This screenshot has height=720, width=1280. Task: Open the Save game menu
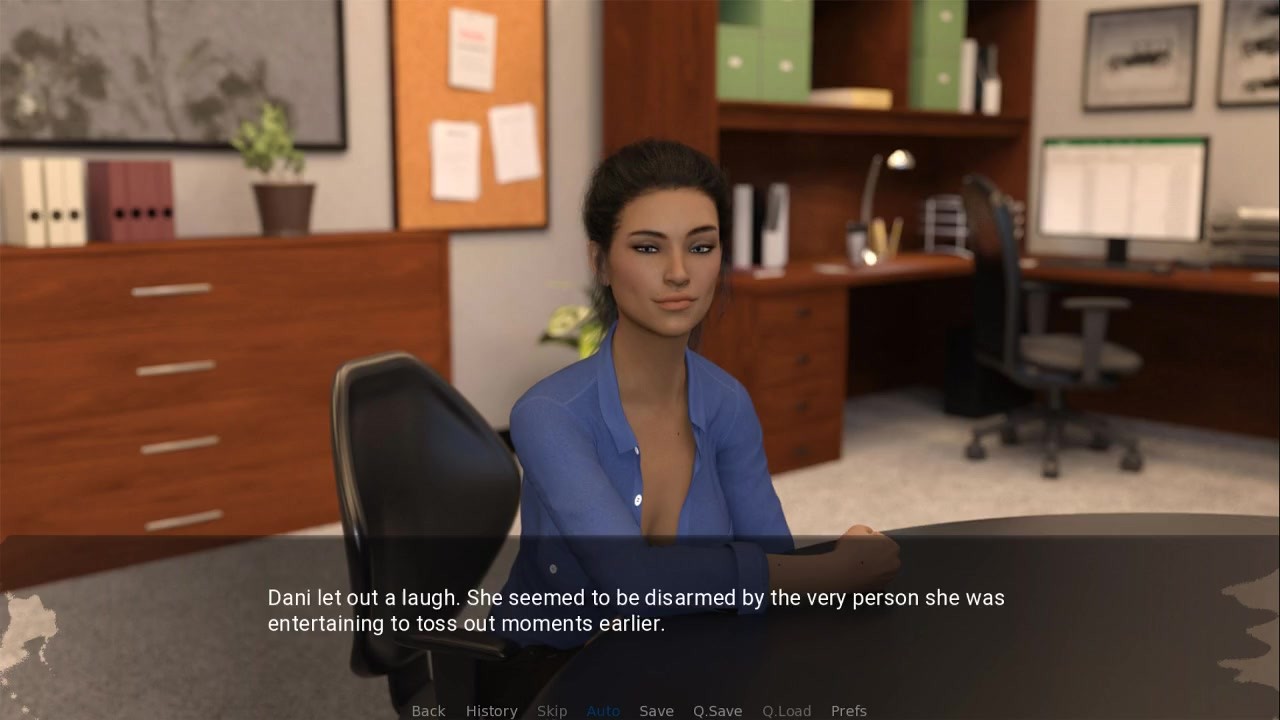[x=656, y=711]
